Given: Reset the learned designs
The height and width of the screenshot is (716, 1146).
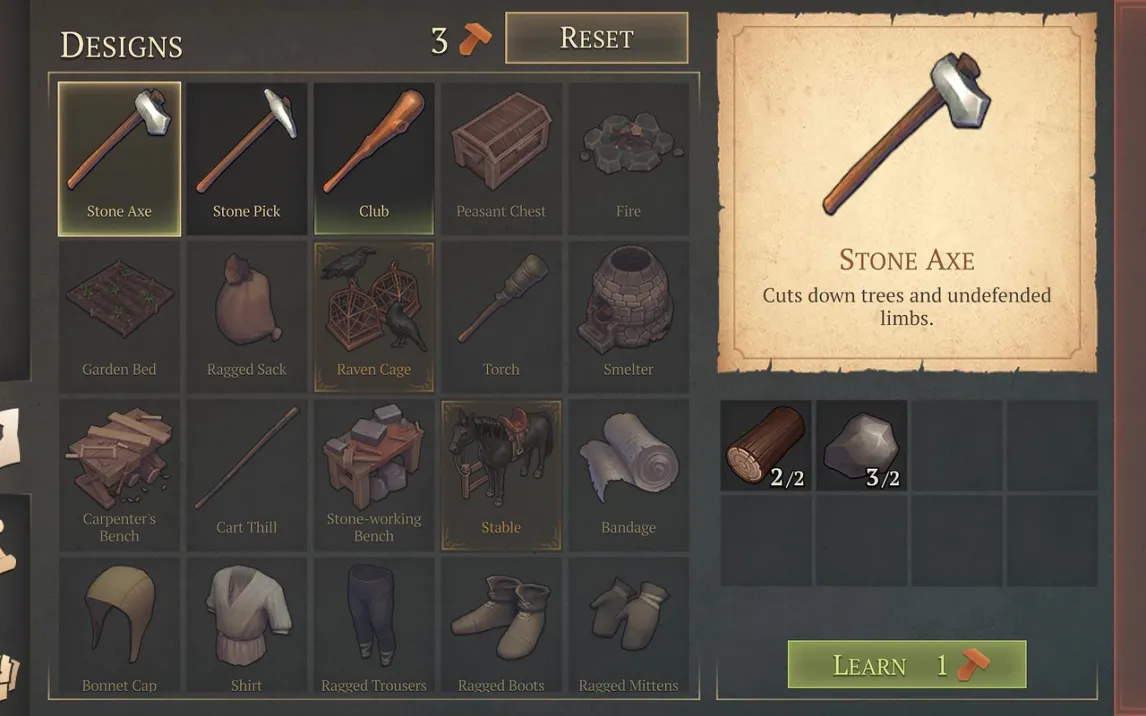Looking at the screenshot, I should [x=596, y=38].
